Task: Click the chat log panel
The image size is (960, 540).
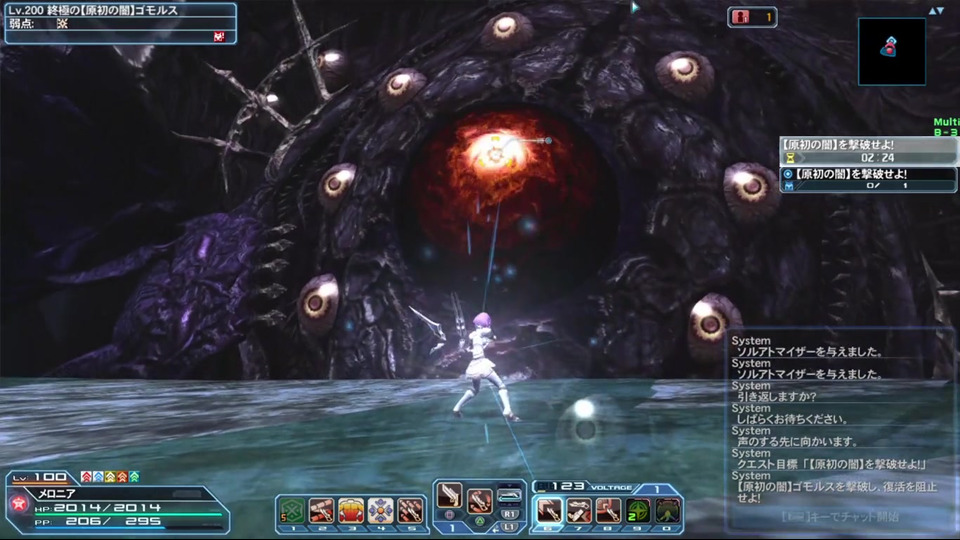Action: pos(840,420)
